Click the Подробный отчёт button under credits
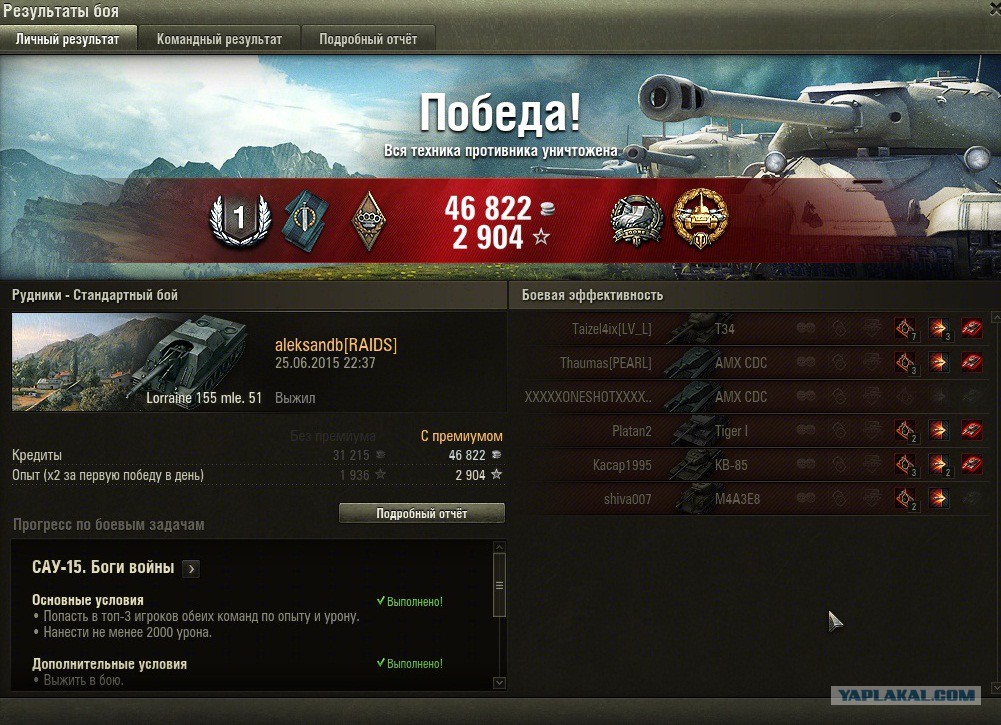The image size is (1001, 725). coord(421,513)
